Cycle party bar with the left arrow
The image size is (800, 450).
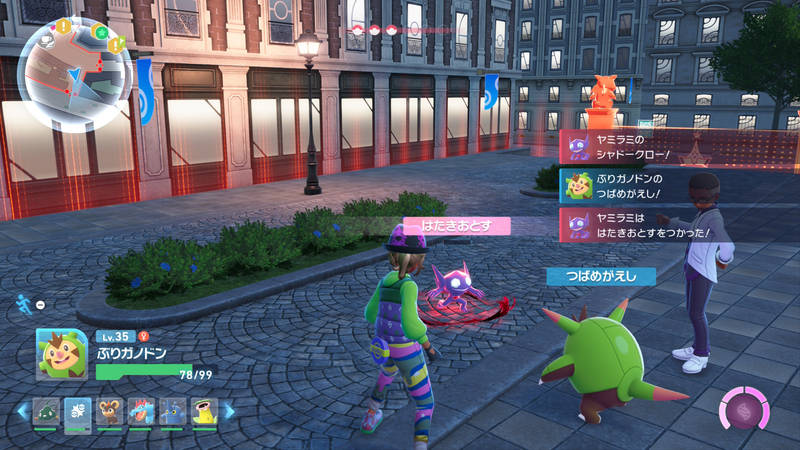(22, 411)
